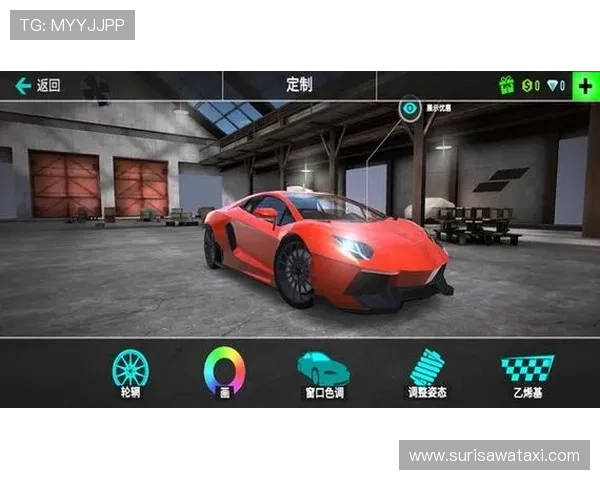Toggle the eye display icon above the car
600x480 pixels.
410,108
